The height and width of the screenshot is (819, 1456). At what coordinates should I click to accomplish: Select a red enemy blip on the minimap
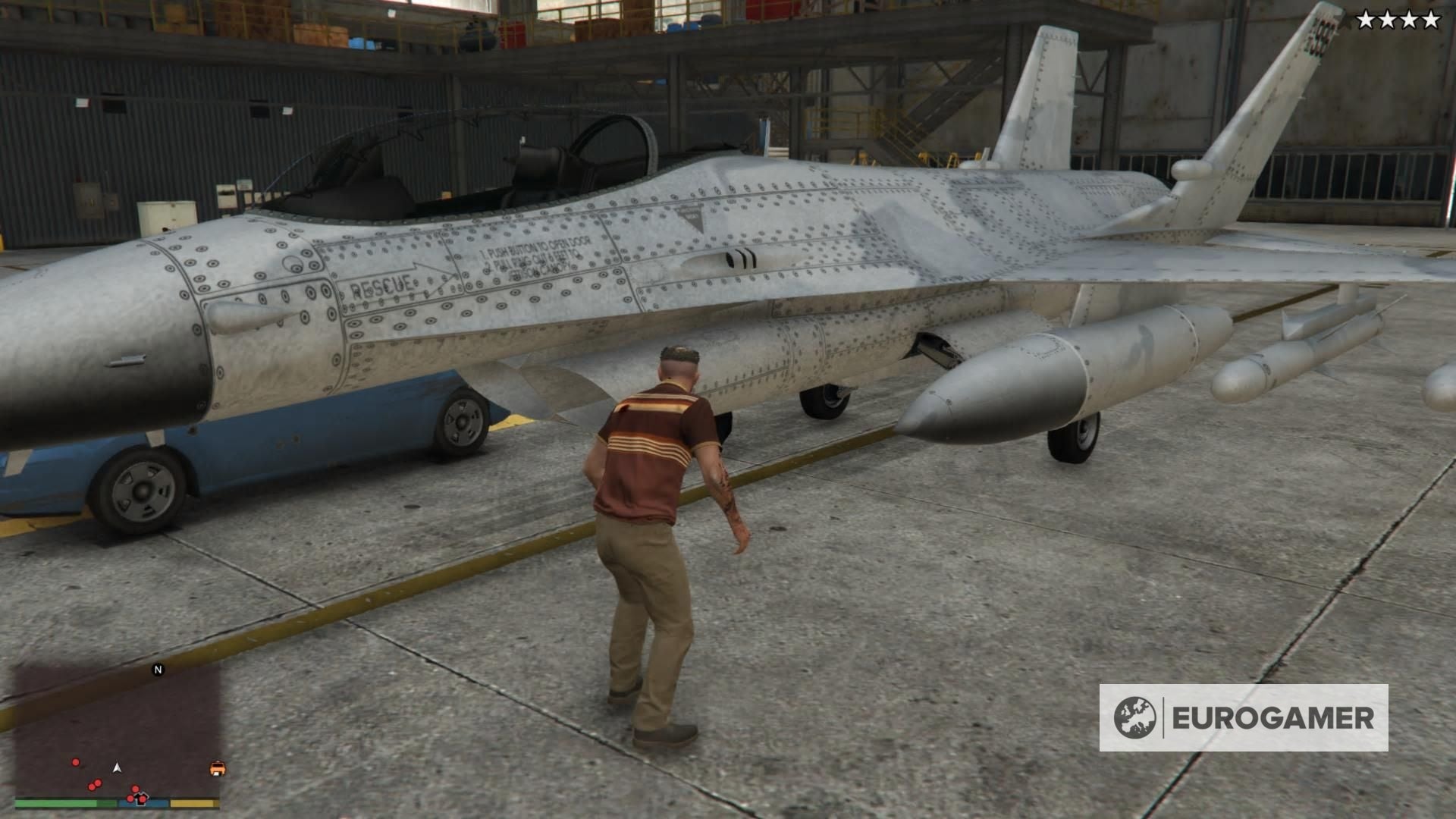pyautogui.click(x=75, y=762)
